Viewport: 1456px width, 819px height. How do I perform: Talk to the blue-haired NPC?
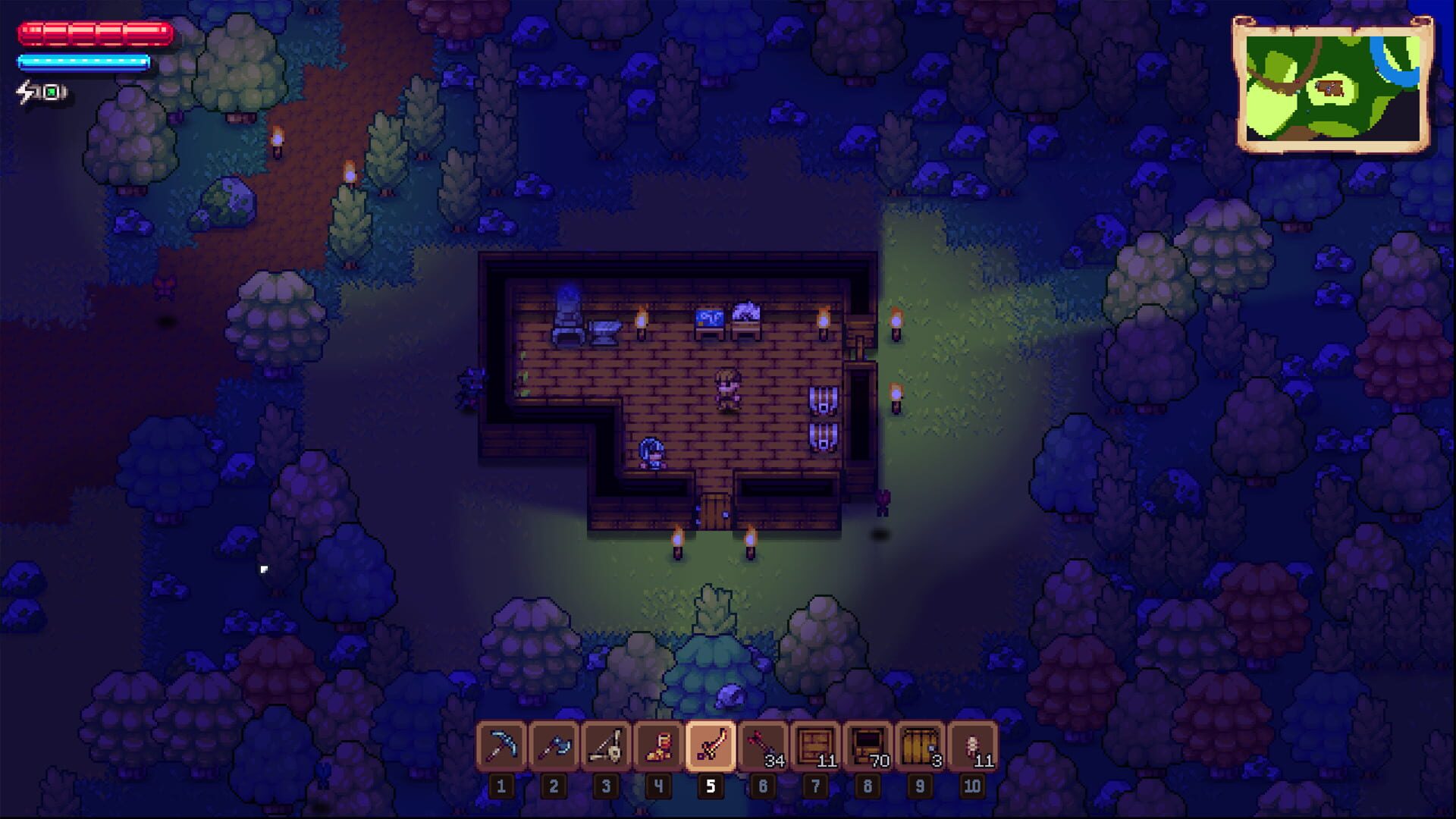[651, 453]
